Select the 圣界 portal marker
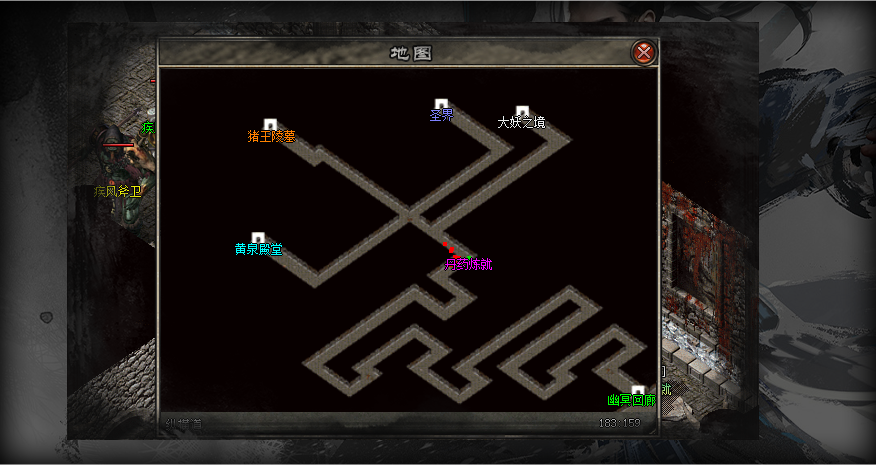The width and height of the screenshot is (876, 465). 441,104
